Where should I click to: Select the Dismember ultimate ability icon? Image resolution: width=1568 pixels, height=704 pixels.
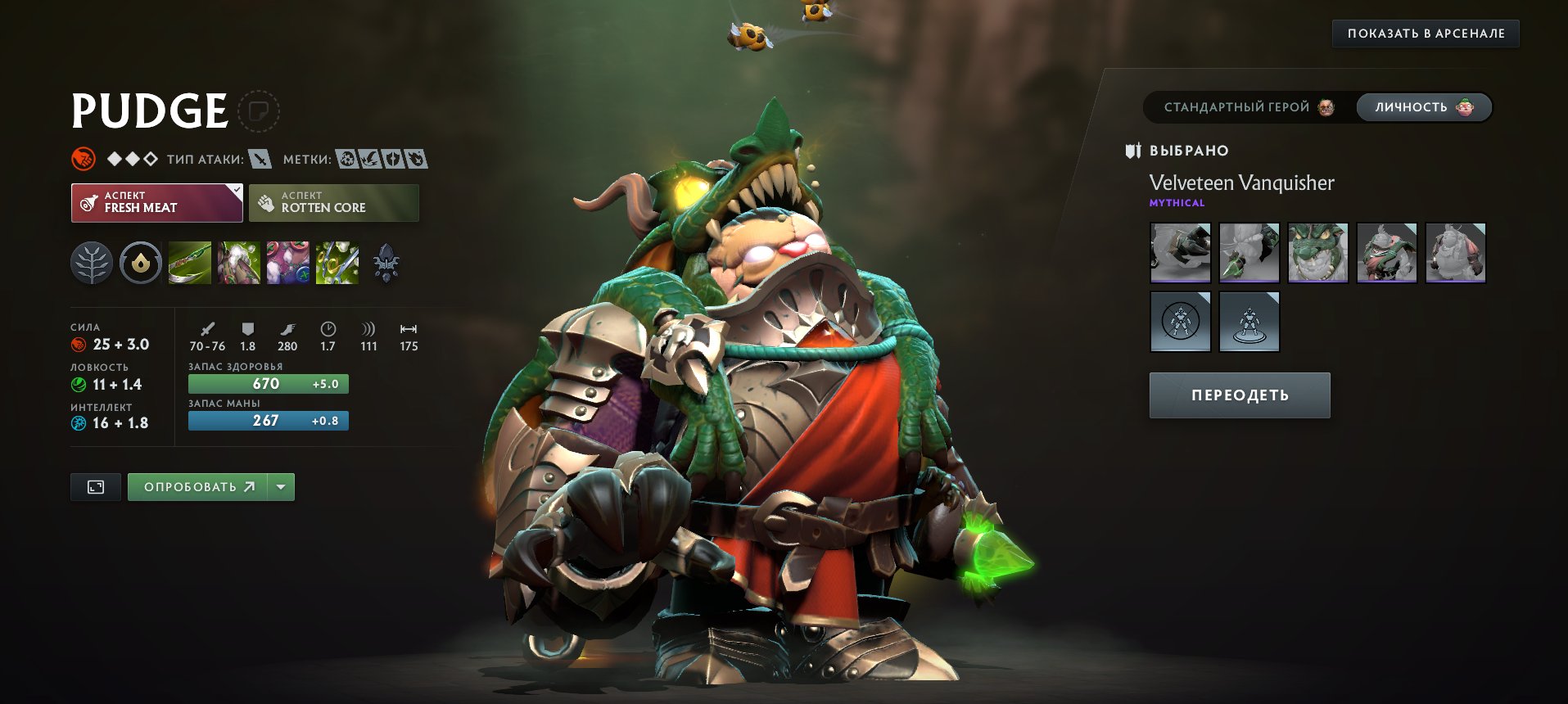click(x=337, y=263)
